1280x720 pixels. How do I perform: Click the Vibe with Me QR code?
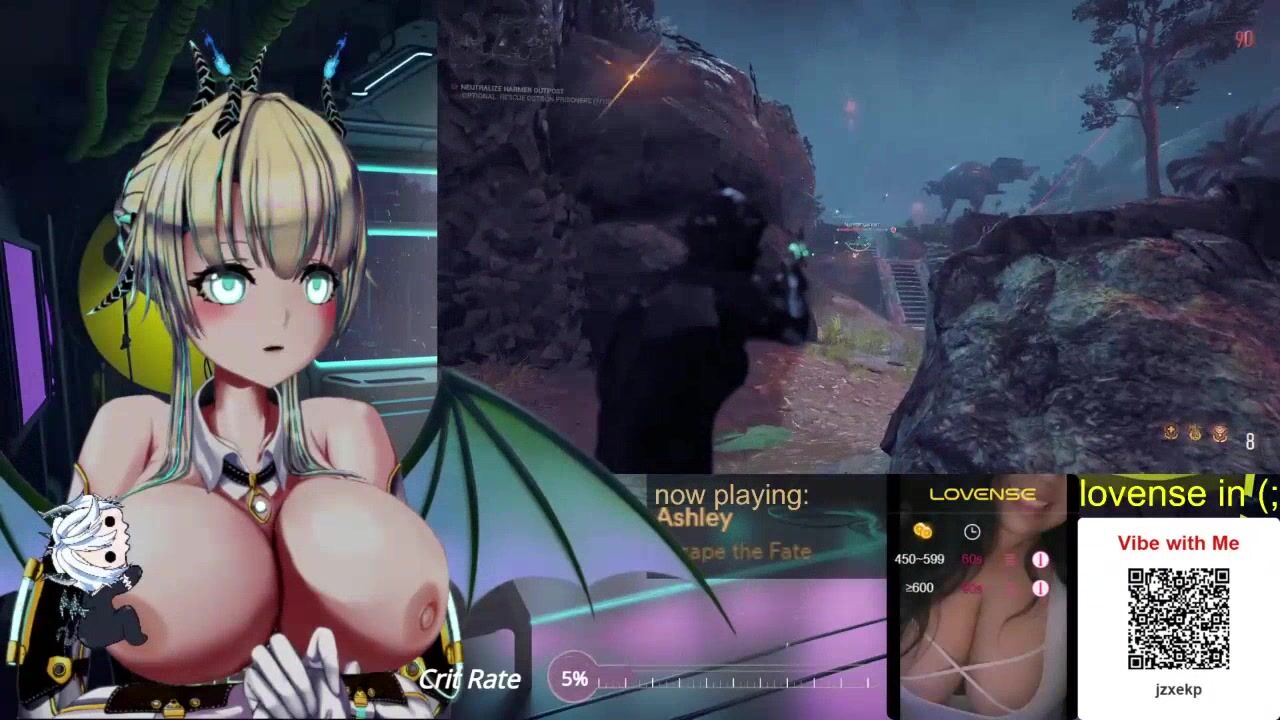1178,618
